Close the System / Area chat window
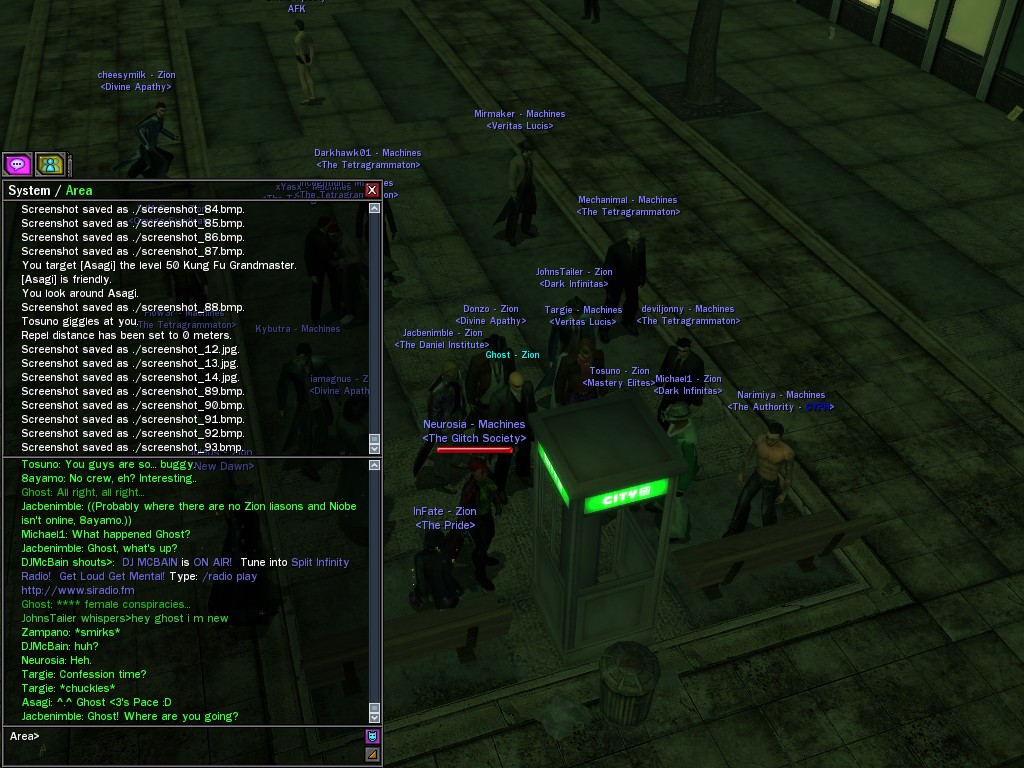This screenshot has width=1024, height=768. [x=372, y=190]
